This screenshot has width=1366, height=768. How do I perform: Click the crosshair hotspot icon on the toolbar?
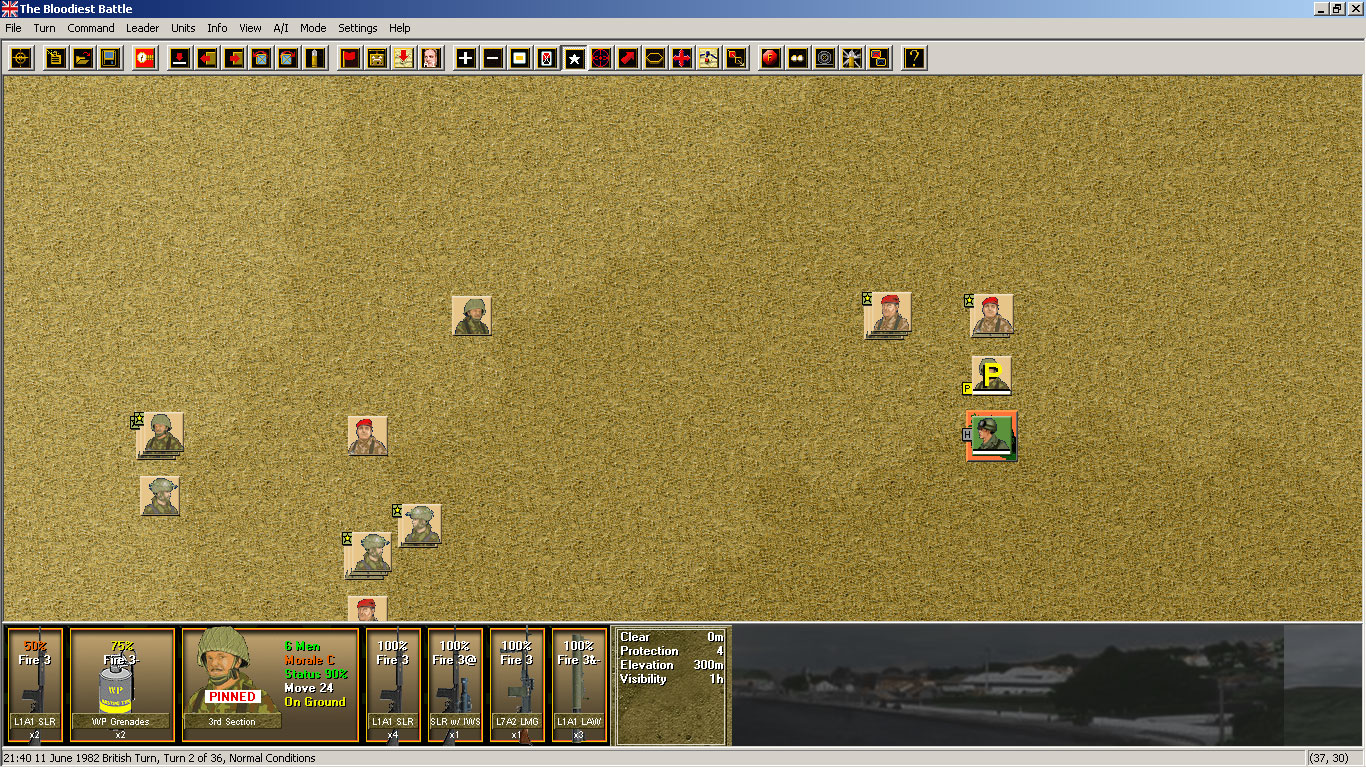coord(20,58)
